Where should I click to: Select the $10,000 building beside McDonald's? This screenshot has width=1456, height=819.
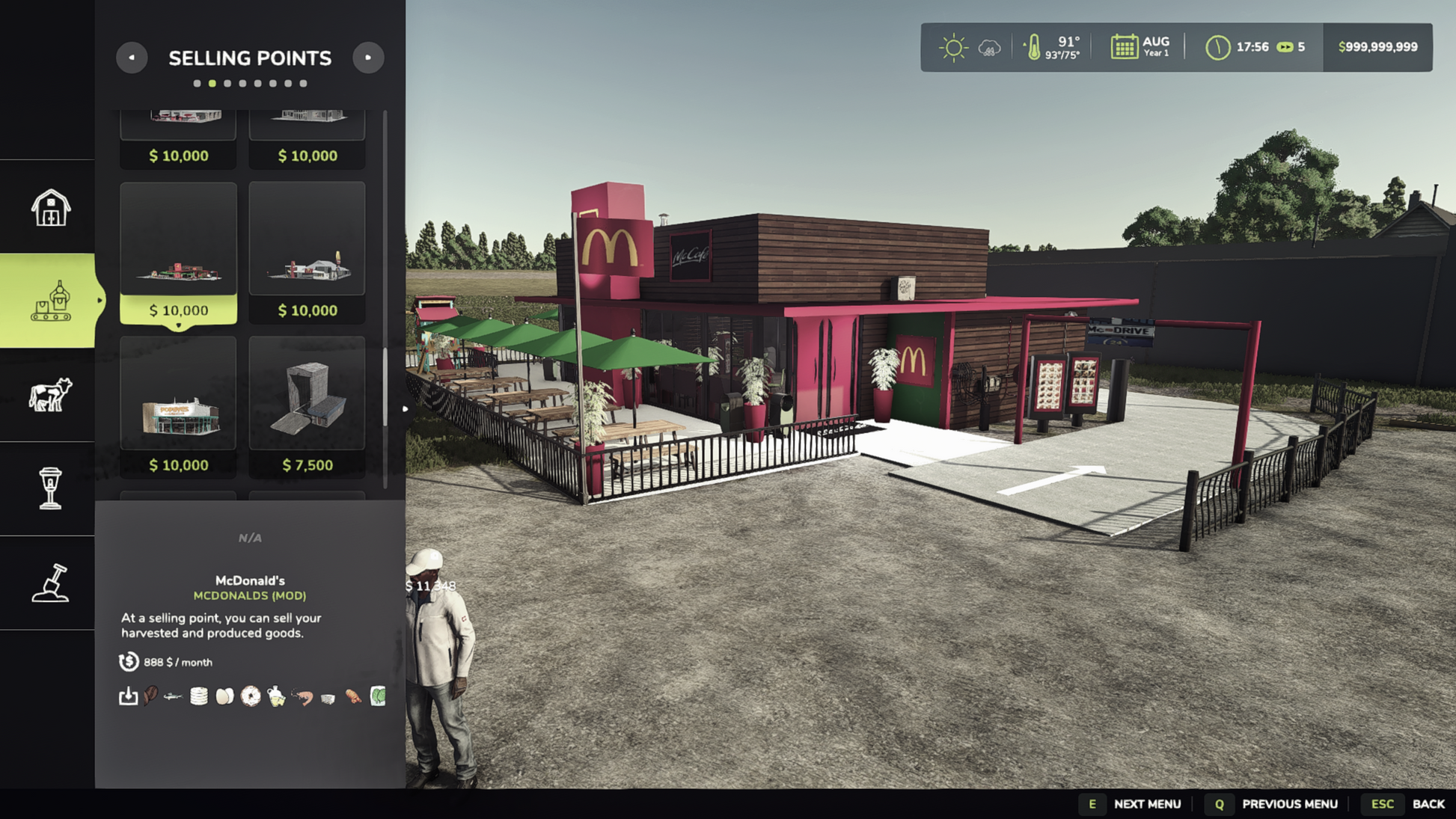(307, 252)
